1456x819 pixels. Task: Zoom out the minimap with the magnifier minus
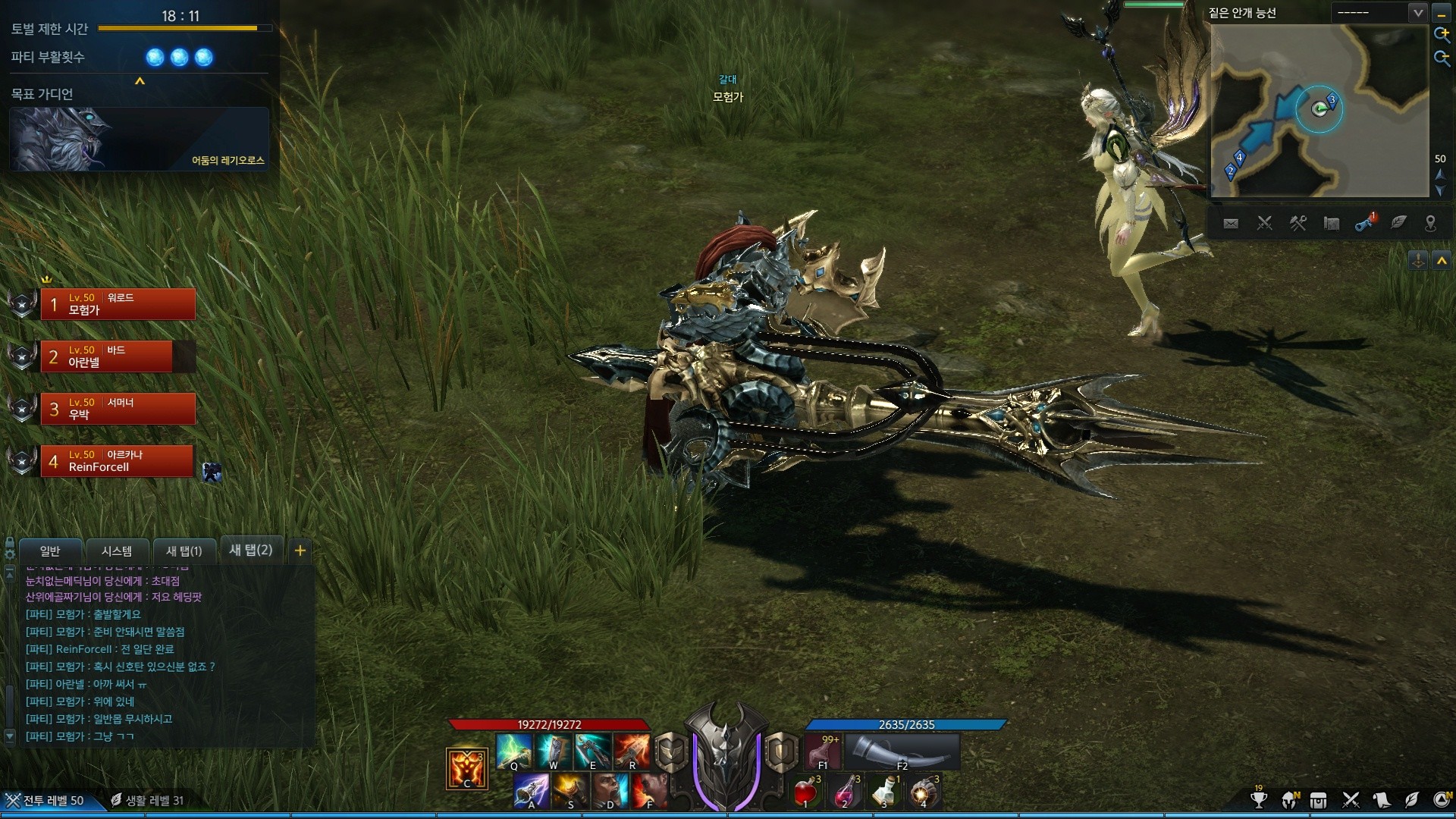point(1441,58)
